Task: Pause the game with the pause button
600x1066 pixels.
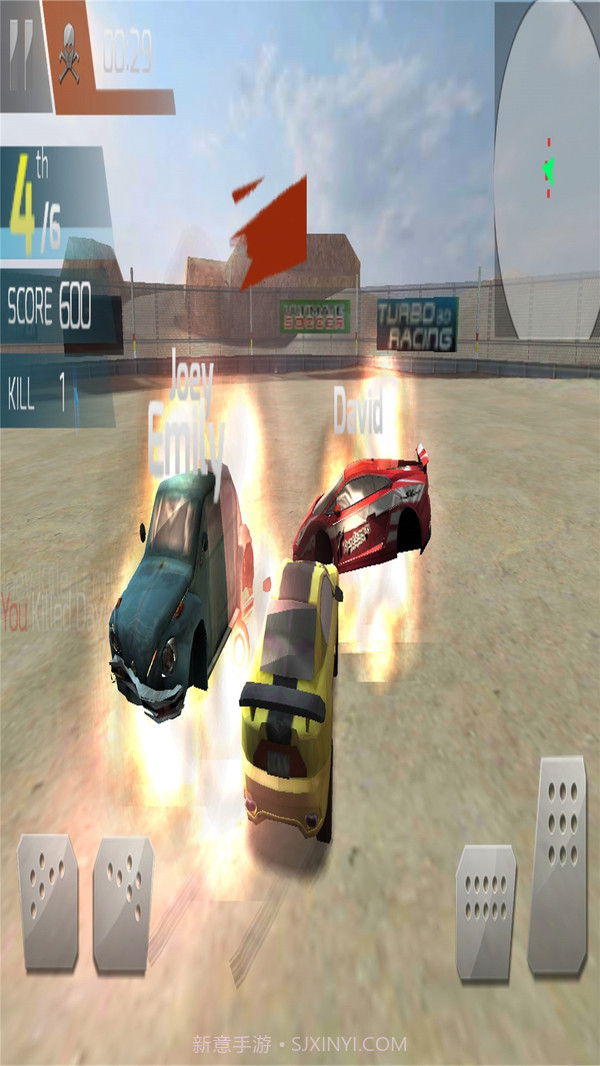Action: tap(22, 50)
